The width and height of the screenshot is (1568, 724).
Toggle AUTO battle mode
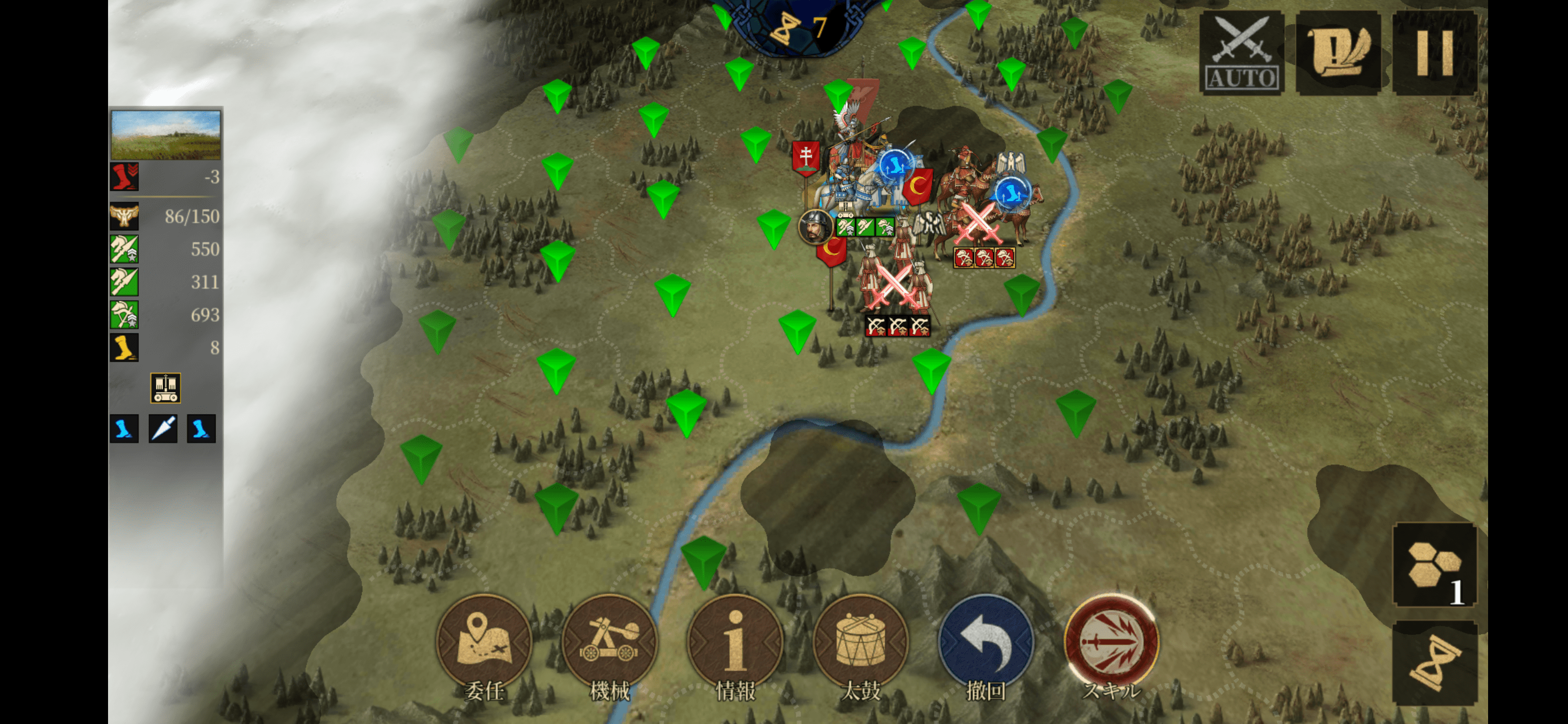coord(1241,54)
